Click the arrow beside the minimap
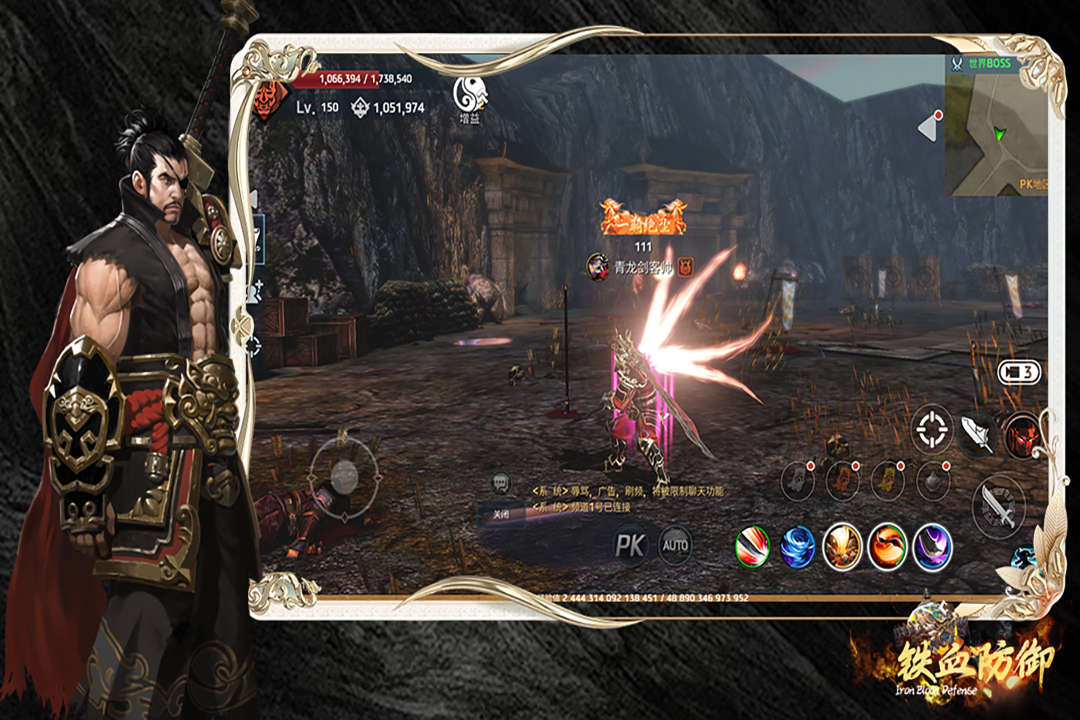1080x720 pixels. pos(929,126)
